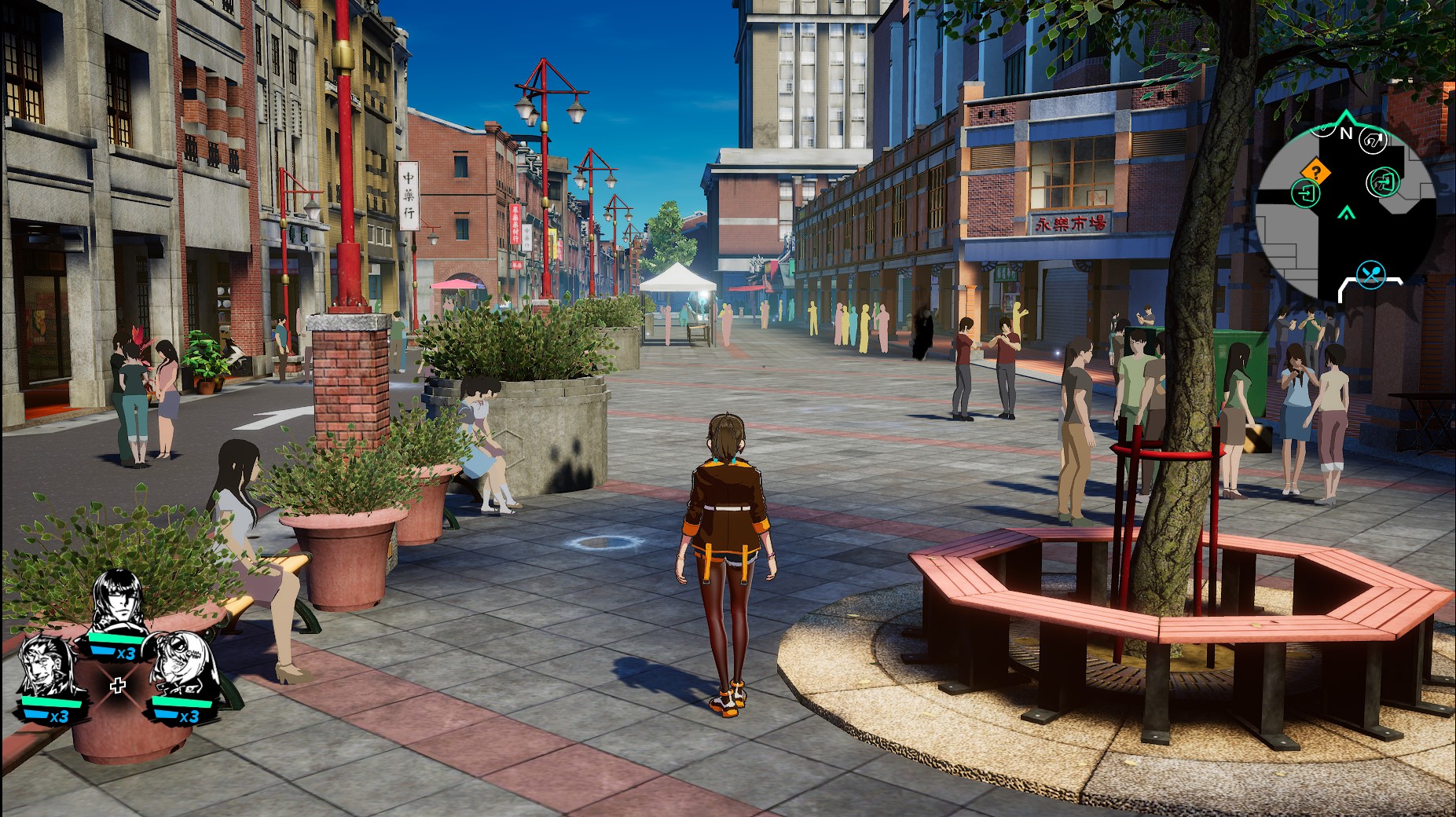Open the circular minimap
This screenshot has width=1456, height=817.
click(x=1345, y=211)
